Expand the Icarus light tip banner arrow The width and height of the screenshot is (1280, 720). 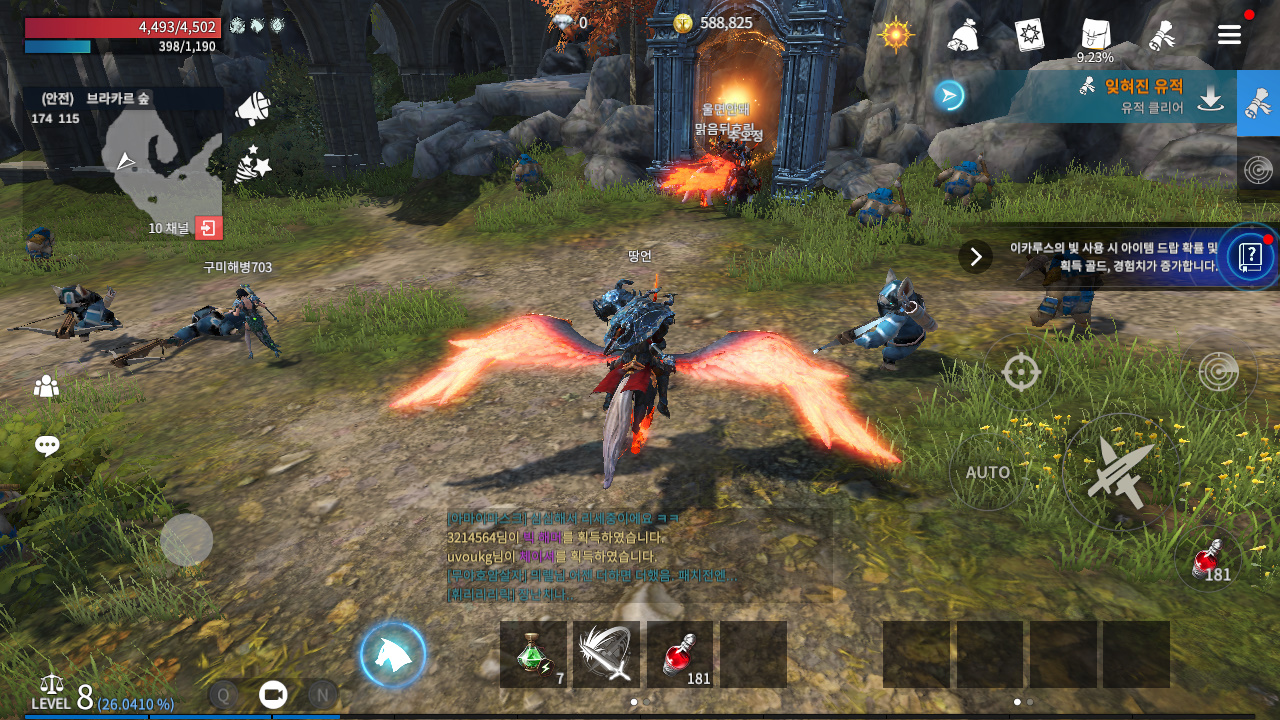[975, 256]
